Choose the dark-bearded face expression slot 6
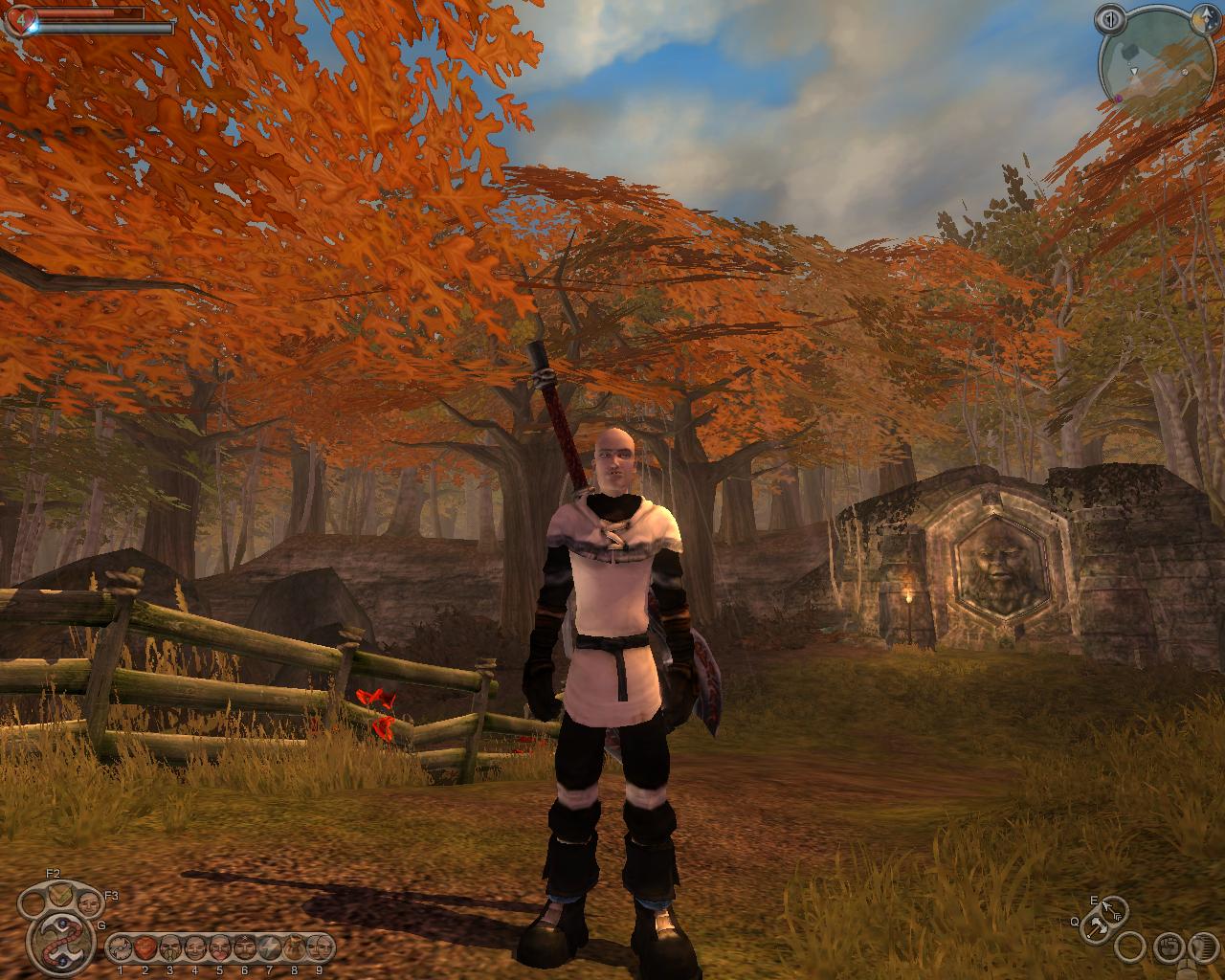Image resolution: width=1225 pixels, height=980 pixels. click(244, 947)
